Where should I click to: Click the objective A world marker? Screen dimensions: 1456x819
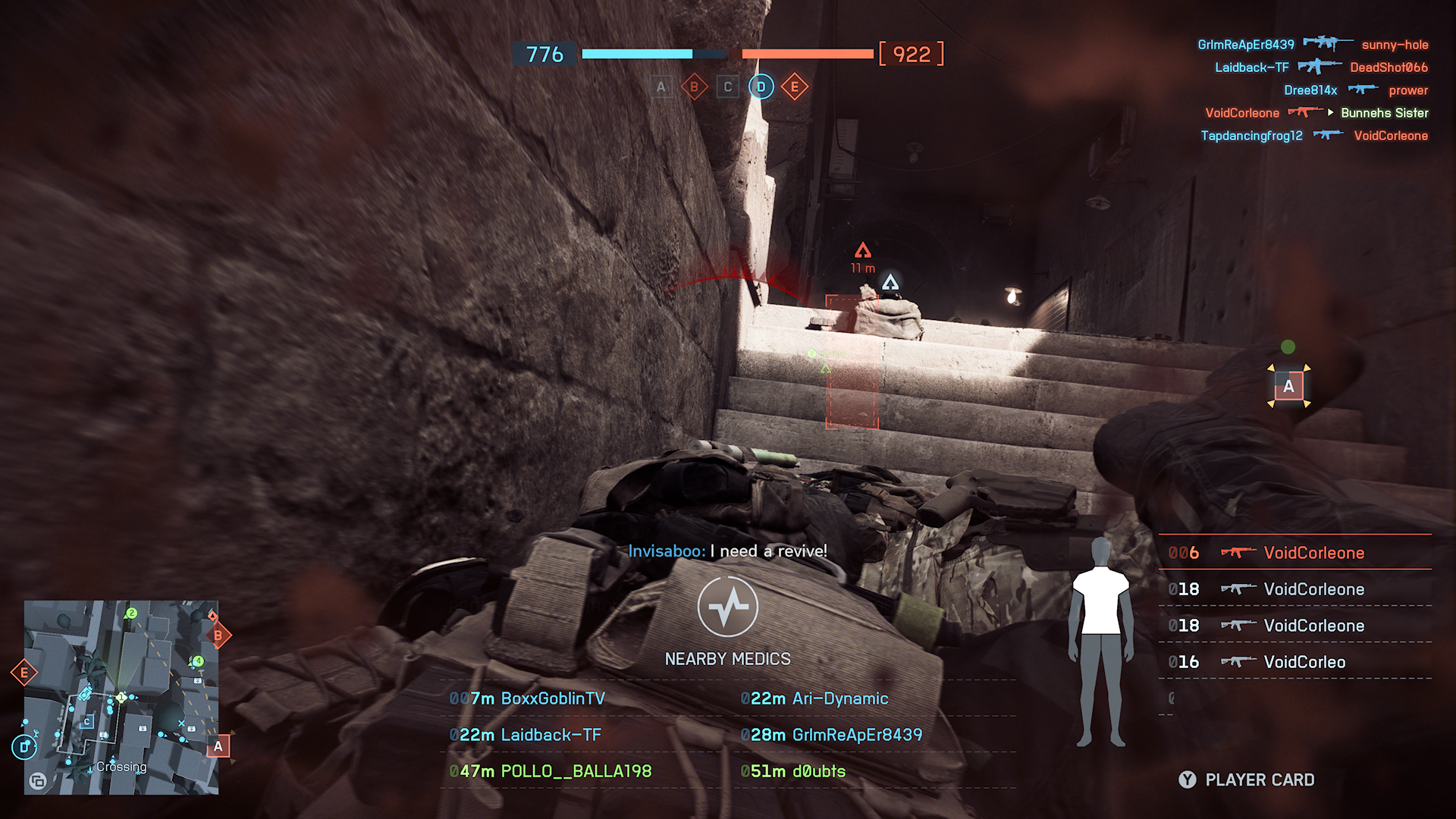(x=1288, y=387)
